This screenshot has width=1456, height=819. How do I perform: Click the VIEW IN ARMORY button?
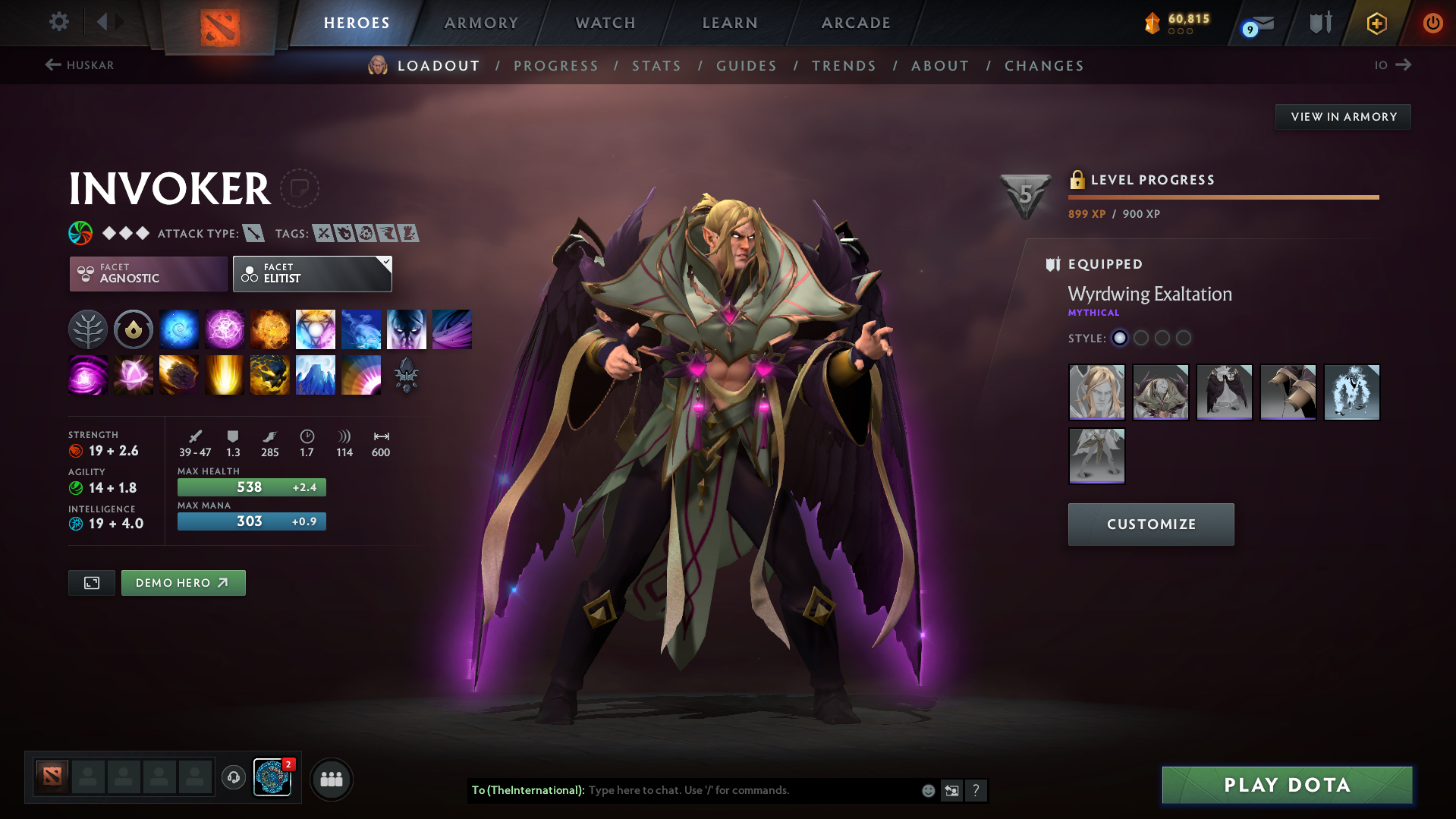pos(1343,116)
